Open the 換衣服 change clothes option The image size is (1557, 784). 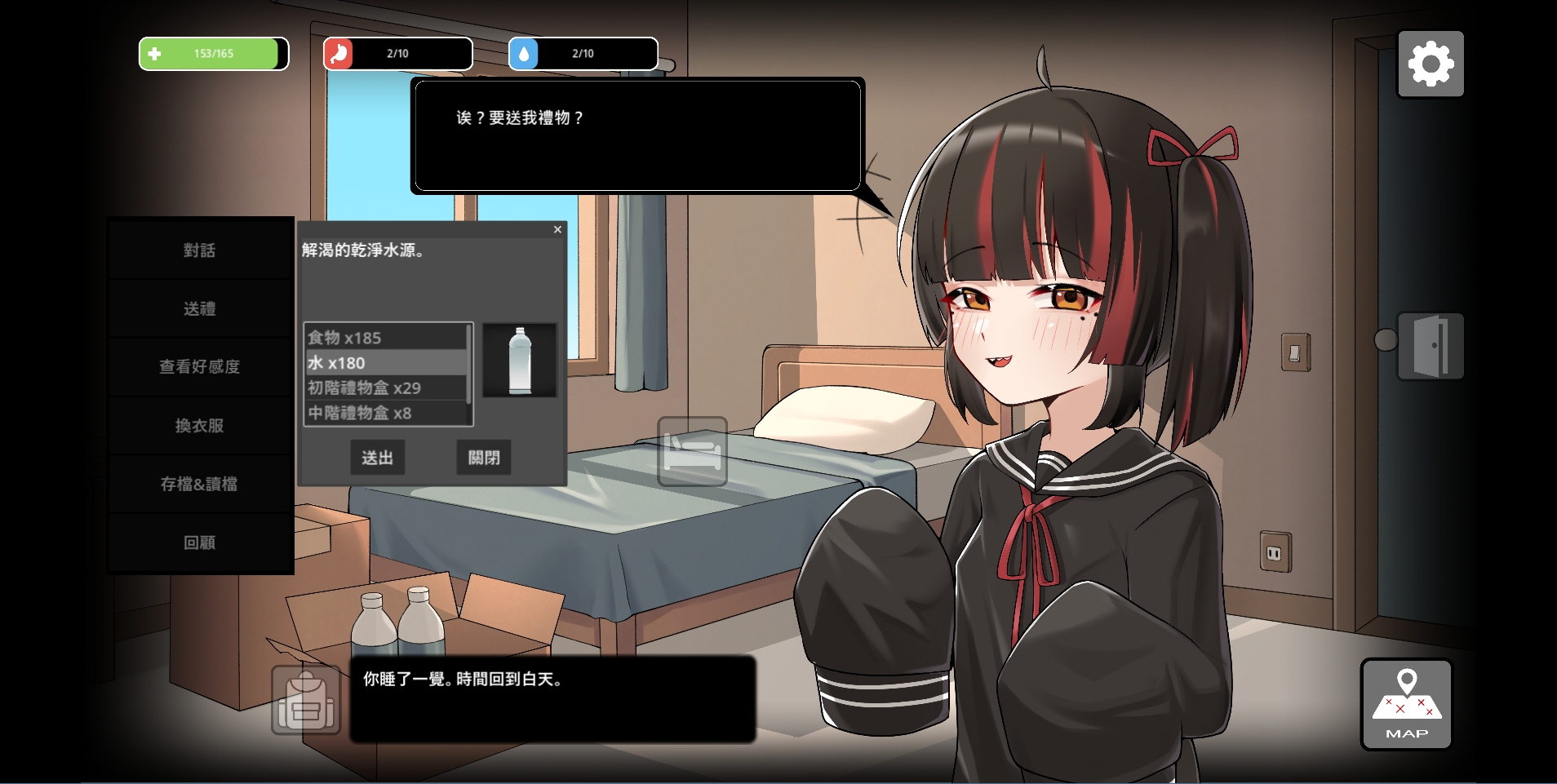click(x=200, y=426)
